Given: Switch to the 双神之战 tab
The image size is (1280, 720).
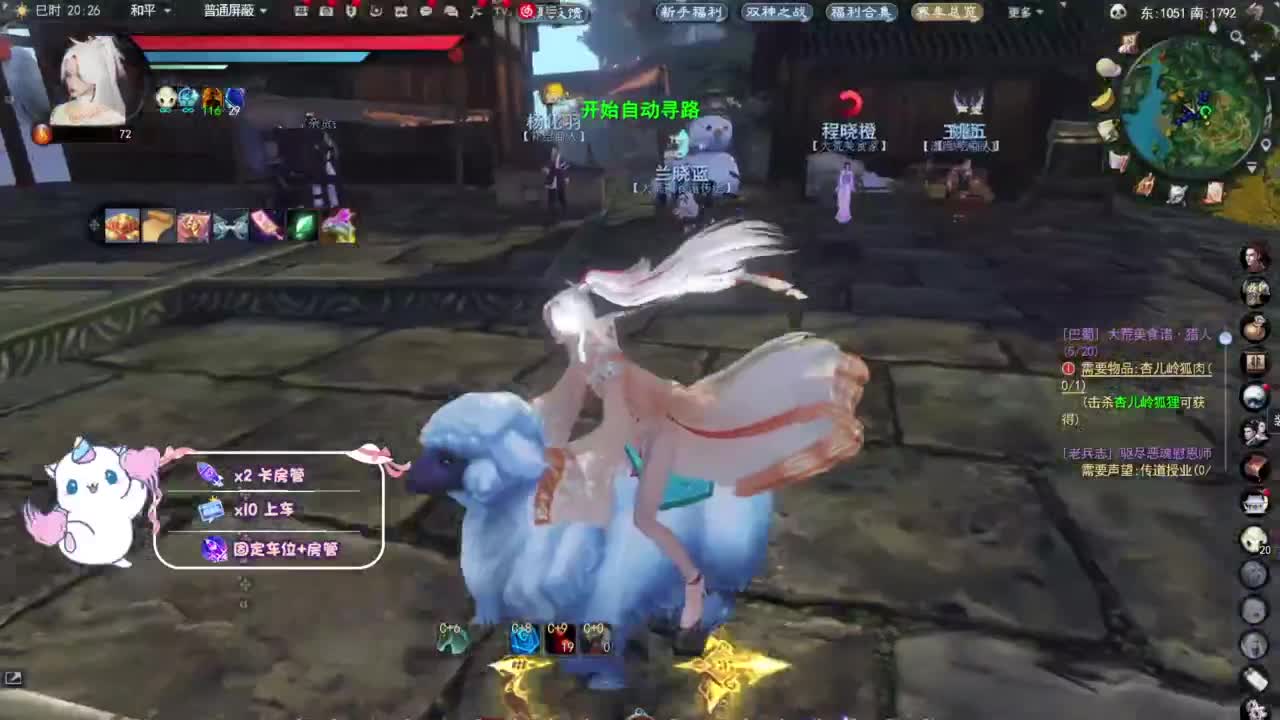Looking at the screenshot, I should click(x=776, y=13).
